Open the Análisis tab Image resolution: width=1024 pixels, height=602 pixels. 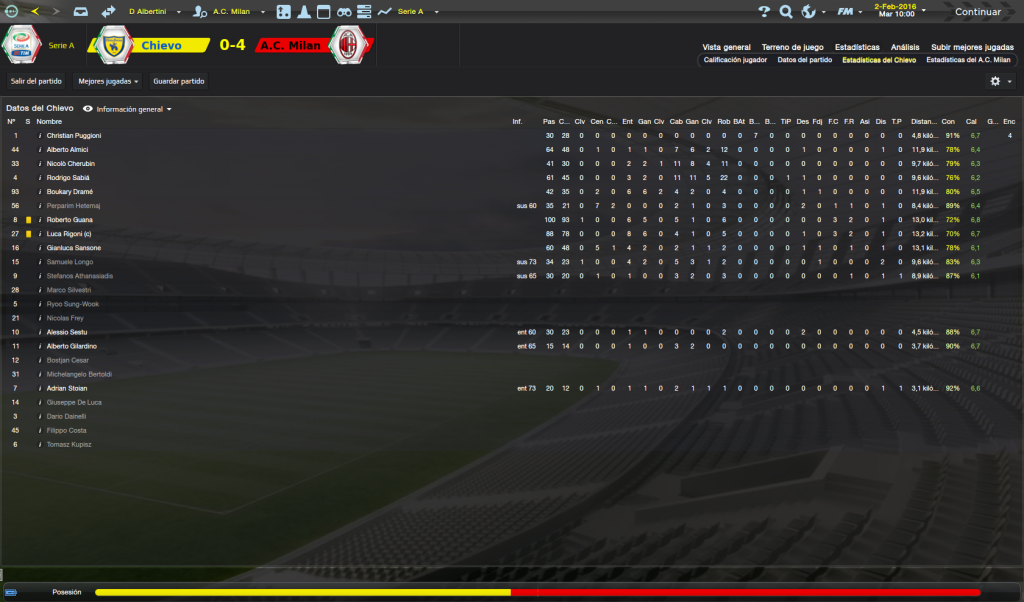point(905,47)
